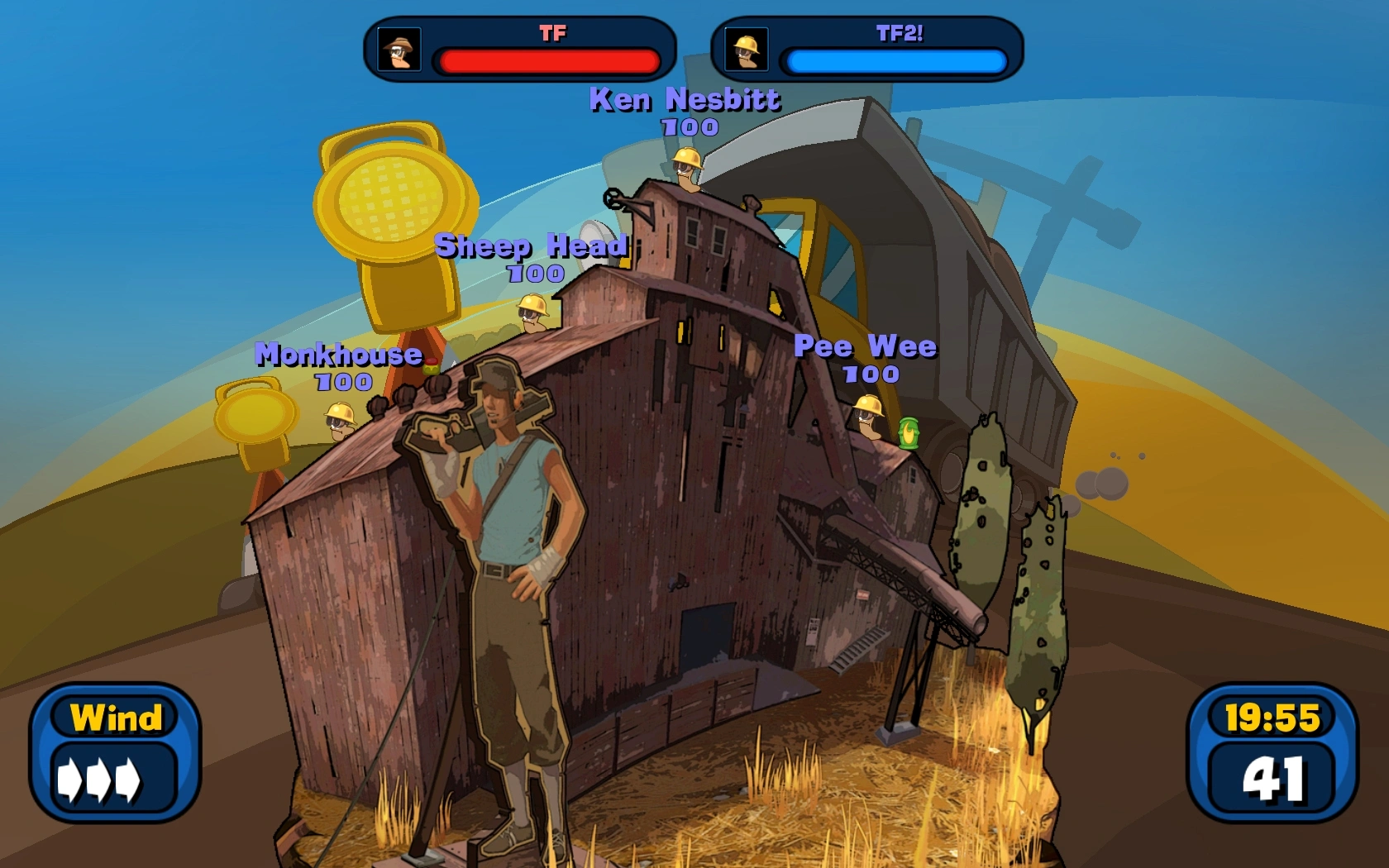Click the TF team worm portrait
This screenshot has height=868, width=1389.
pyautogui.click(x=399, y=50)
